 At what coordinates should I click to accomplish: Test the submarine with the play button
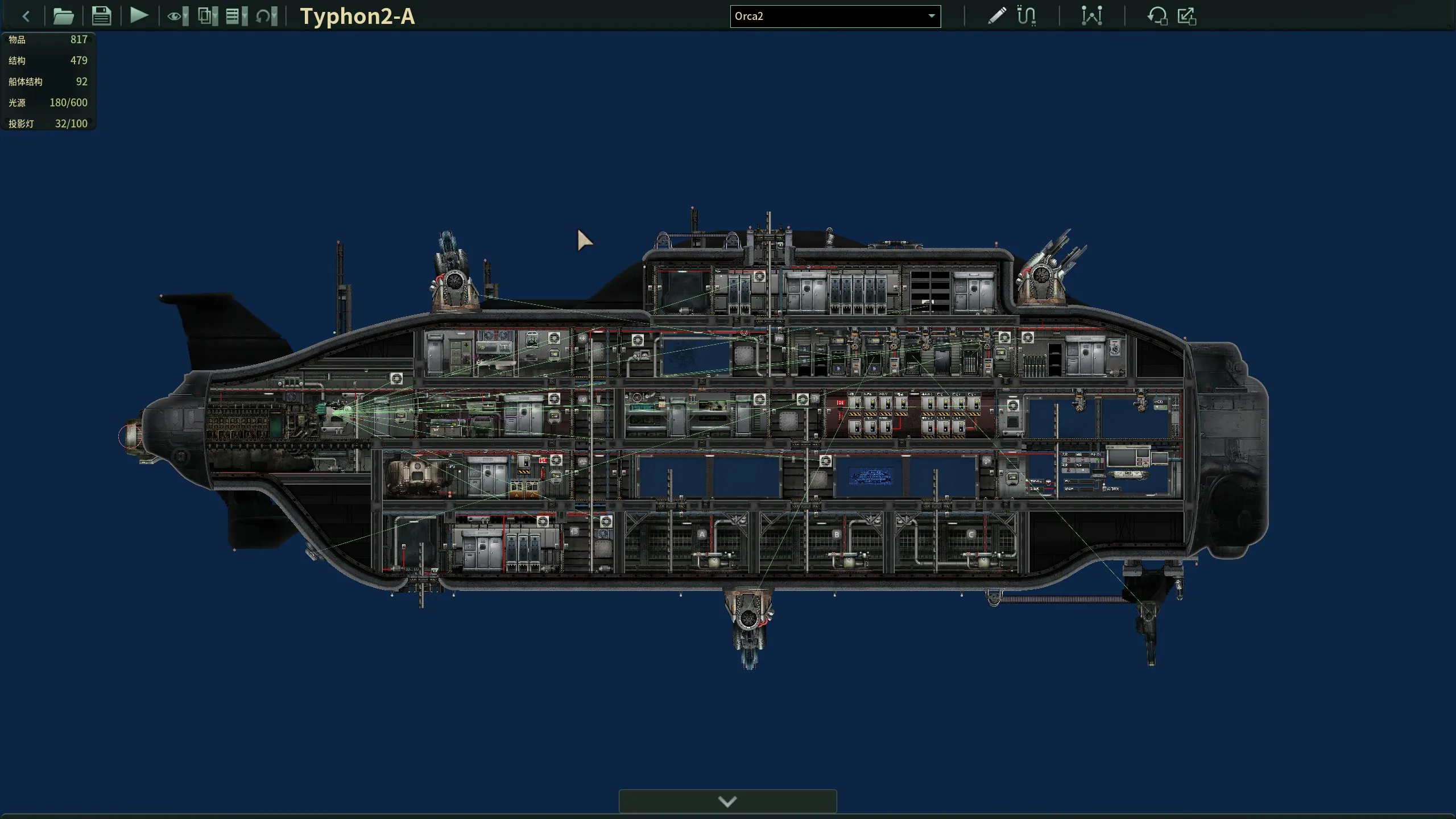coord(139,15)
